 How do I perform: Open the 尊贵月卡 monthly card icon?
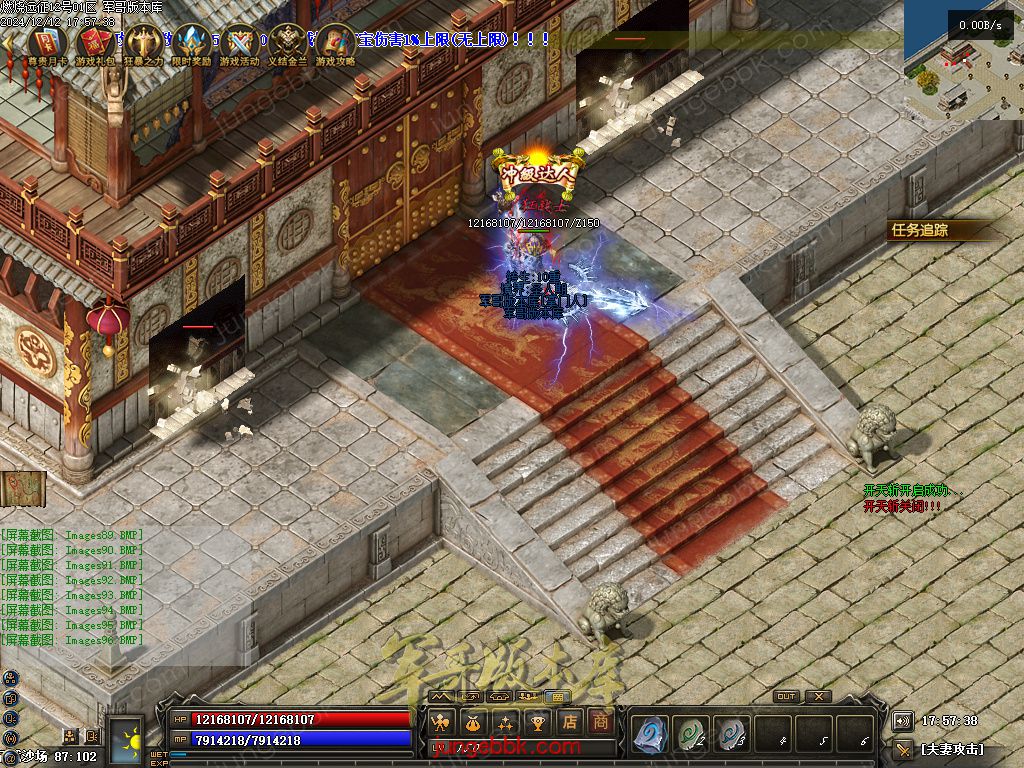pyautogui.click(x=47, y=43)
